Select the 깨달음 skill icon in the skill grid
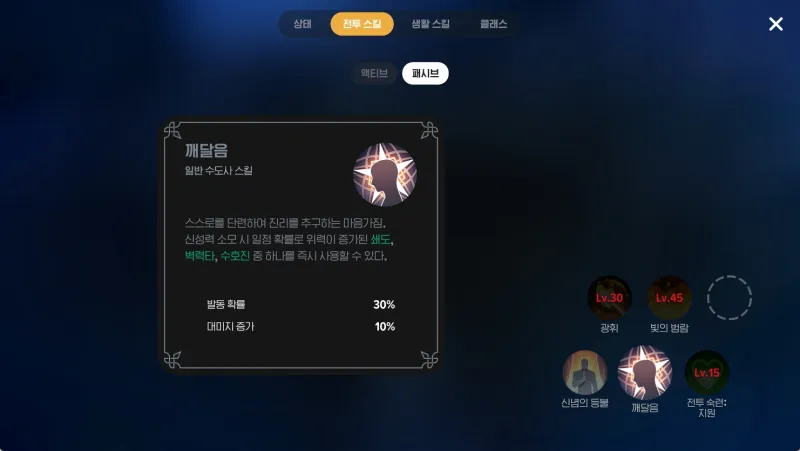The image size is (800, 451). (645, 372)
